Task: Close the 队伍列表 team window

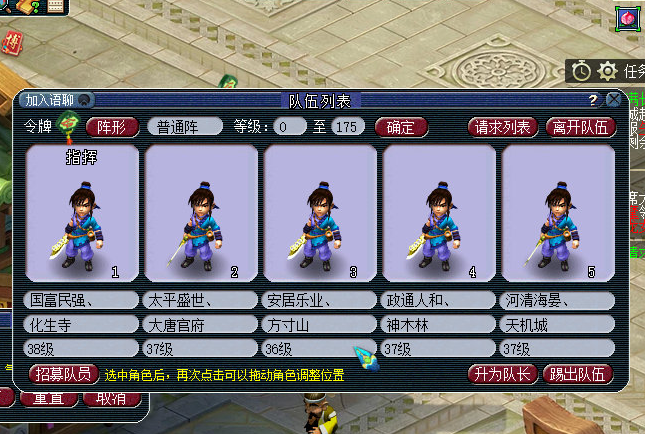Action: (x=613, y=100)
